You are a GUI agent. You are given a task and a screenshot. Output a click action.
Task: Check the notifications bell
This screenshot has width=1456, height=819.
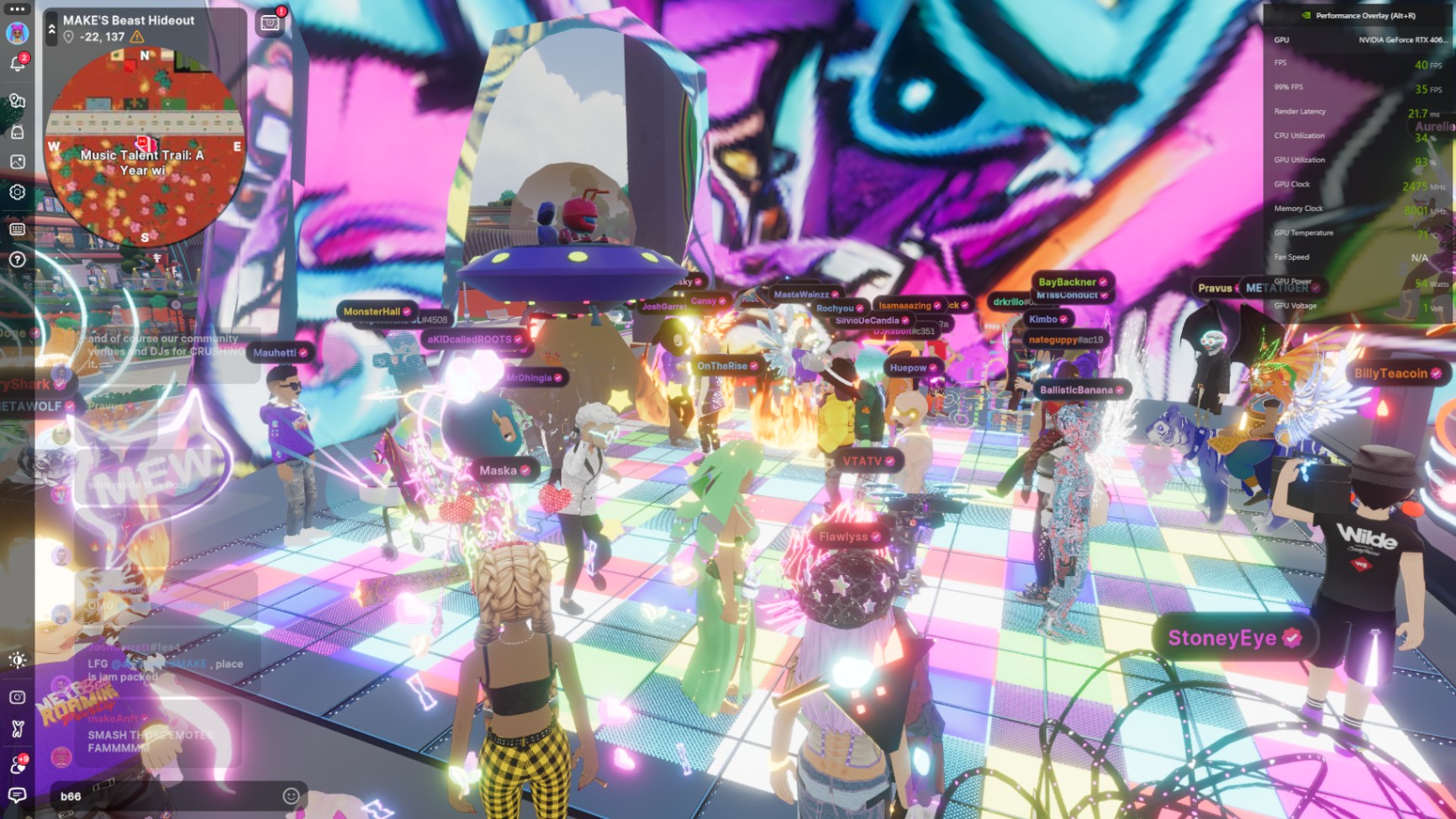point(17,64)
